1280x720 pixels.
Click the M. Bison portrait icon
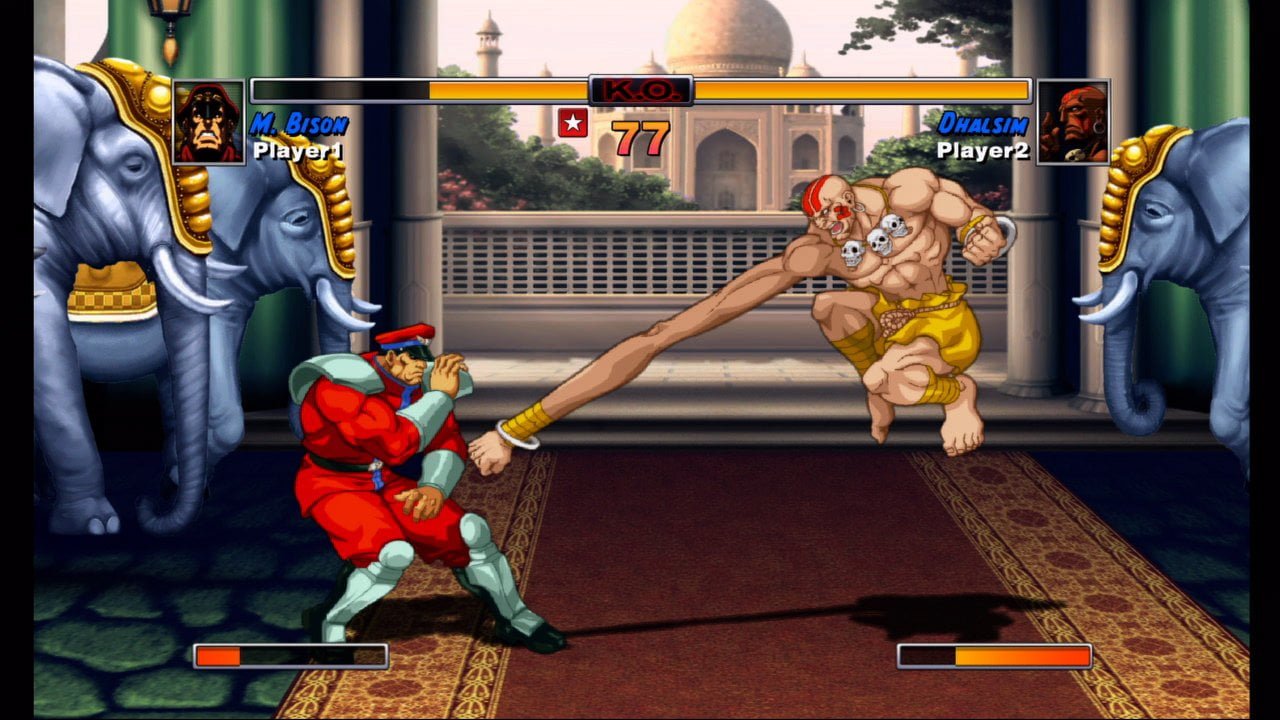[208, 122]
